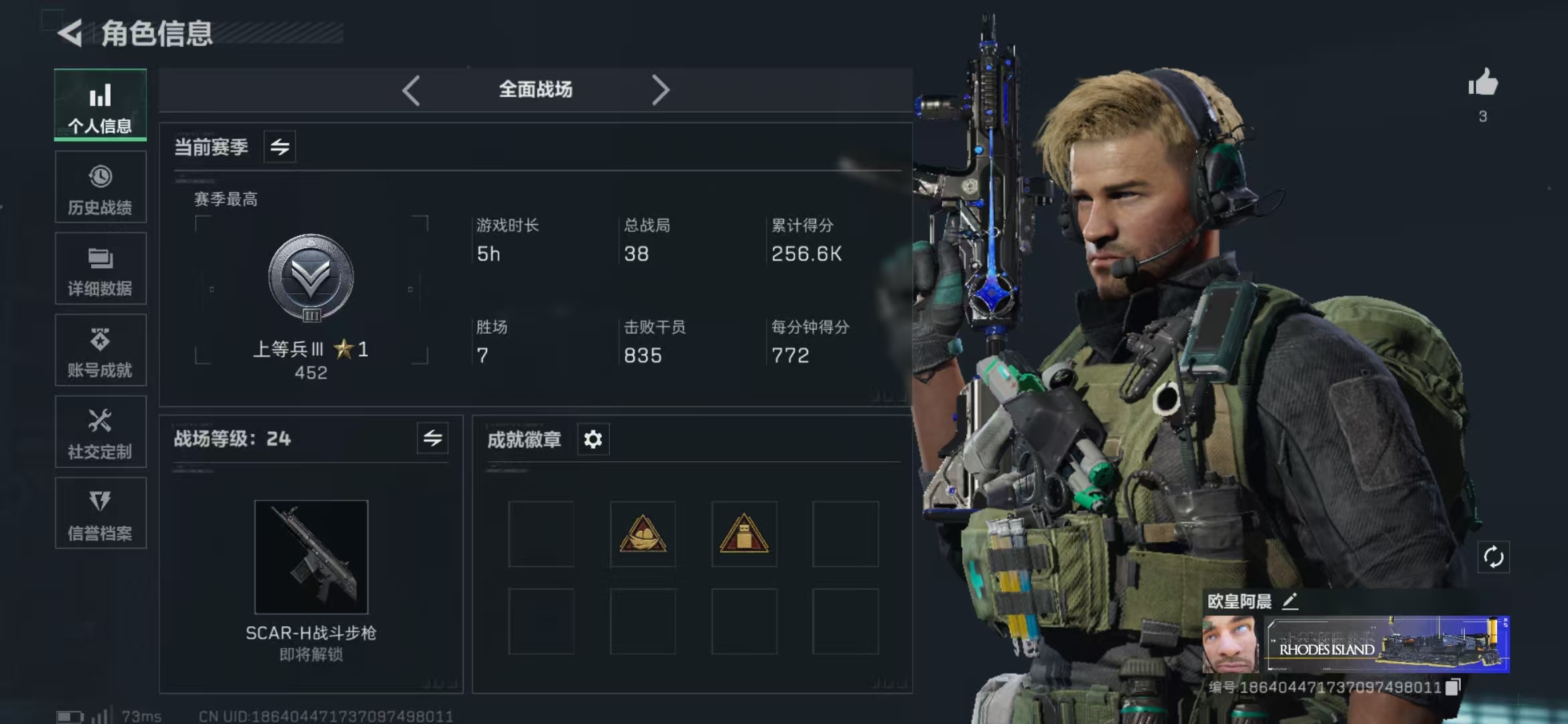Click the swap button next to 战场等级

pyautogui.click(x=432, y=439)
